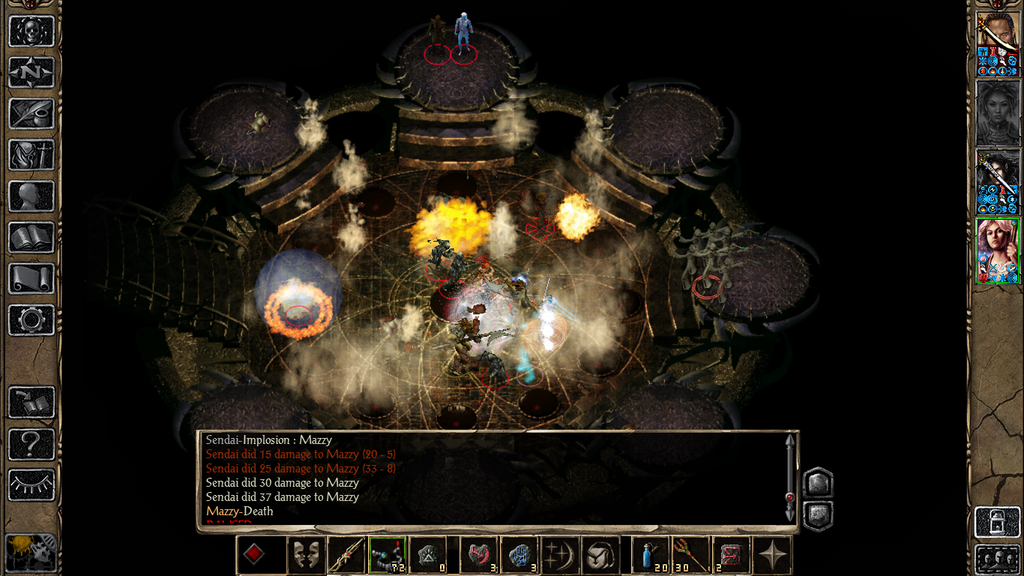
Task: Activate the twin masks action button
Action: click(306, 555)
